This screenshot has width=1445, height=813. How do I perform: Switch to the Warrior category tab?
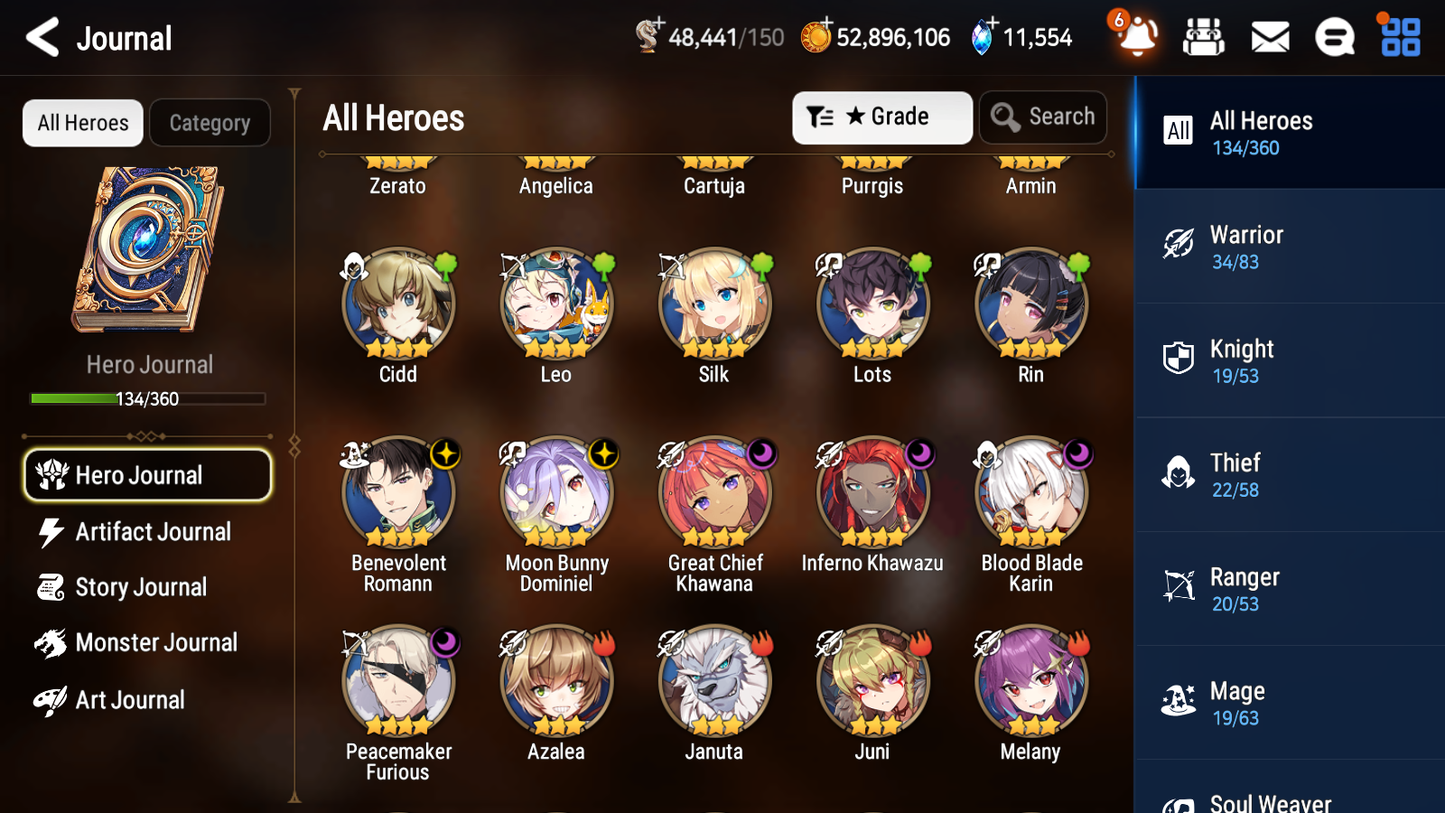tap(1289, 246)
